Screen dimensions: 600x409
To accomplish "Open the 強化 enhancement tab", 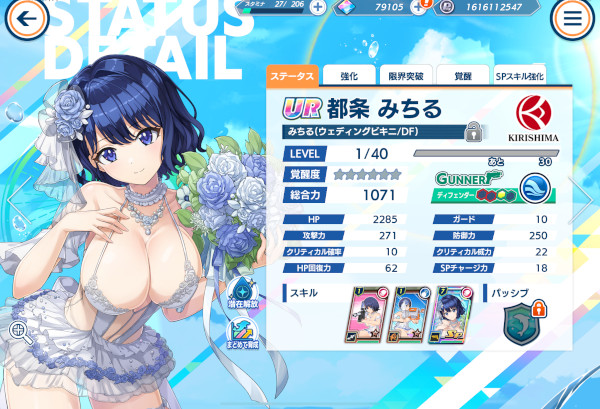I will (350, 76).
